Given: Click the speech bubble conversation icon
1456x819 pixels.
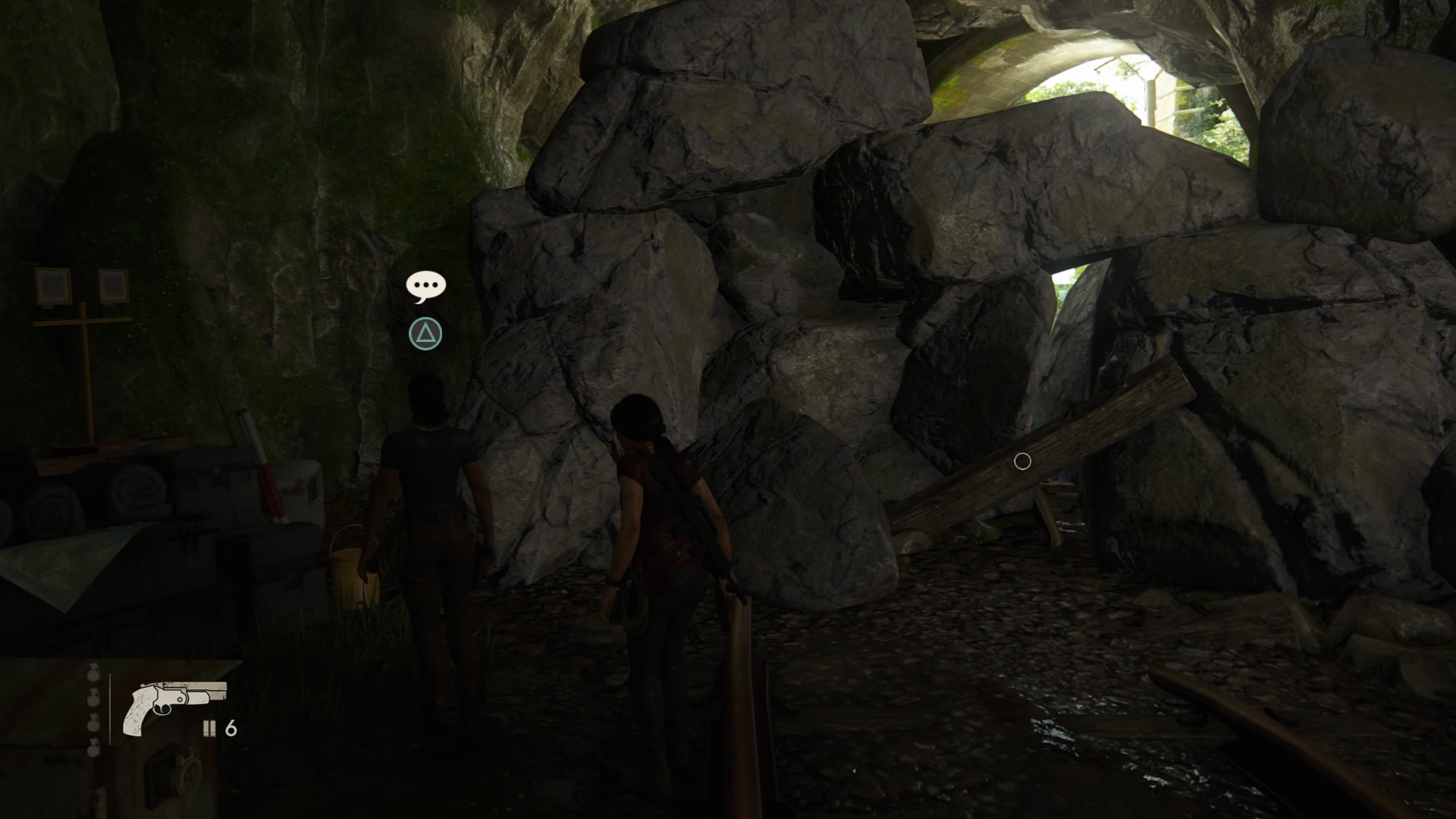Looking at the screenshot, I should pos(425,286).
